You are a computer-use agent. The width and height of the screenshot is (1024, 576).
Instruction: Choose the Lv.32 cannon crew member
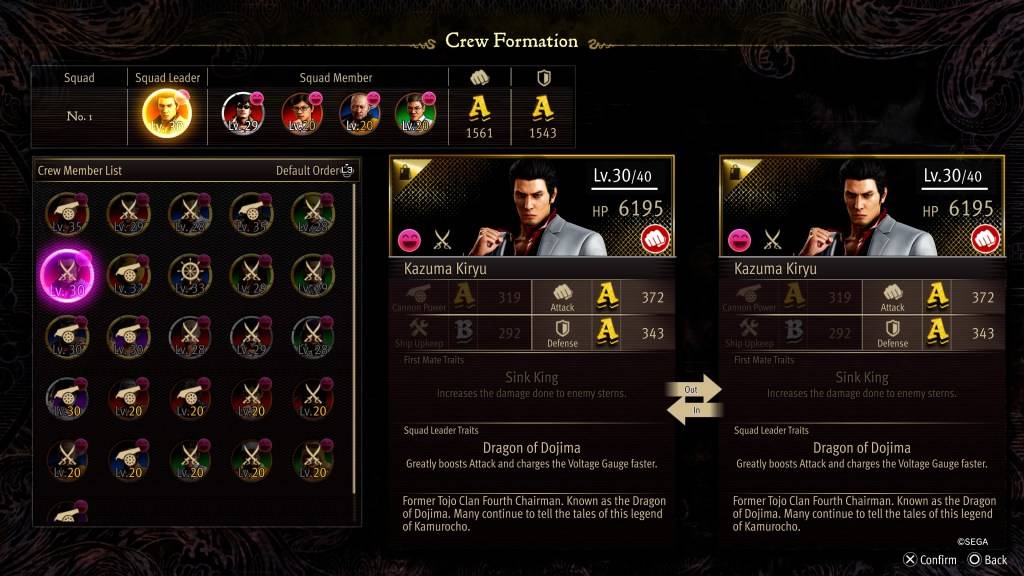click(x=127, y=274)
